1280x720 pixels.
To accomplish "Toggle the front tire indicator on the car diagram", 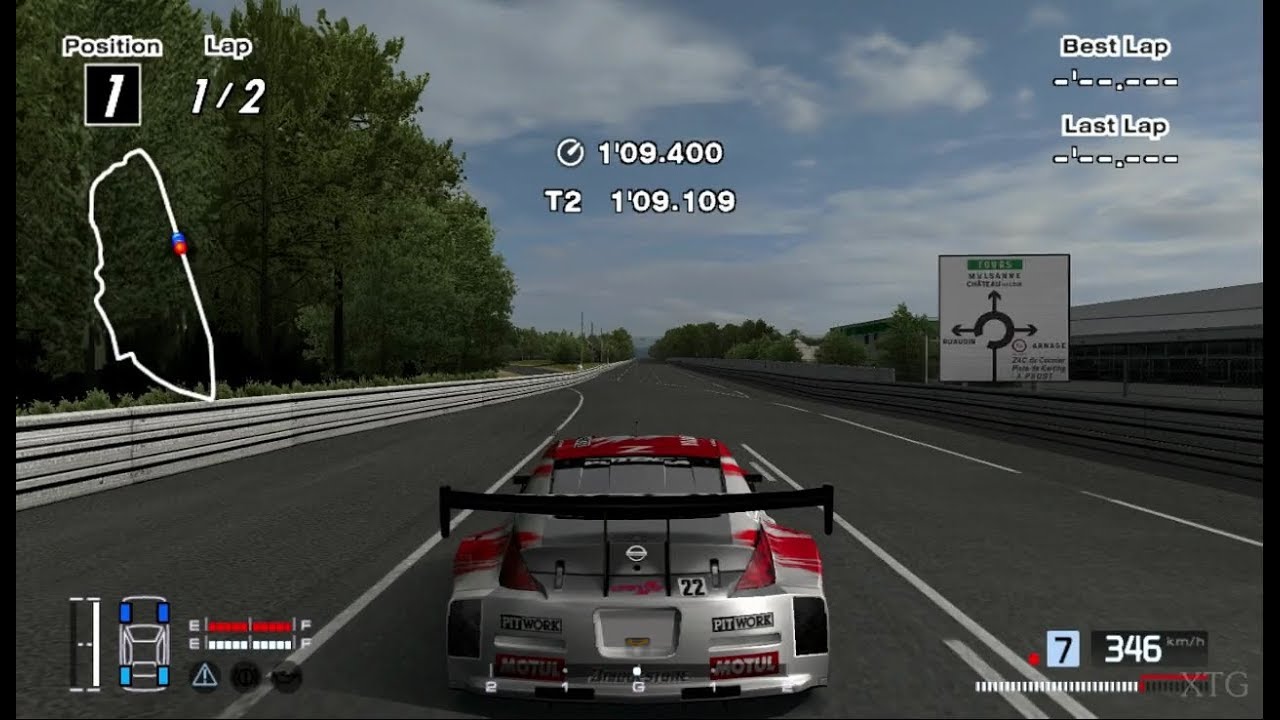I will tap(125, 613).
